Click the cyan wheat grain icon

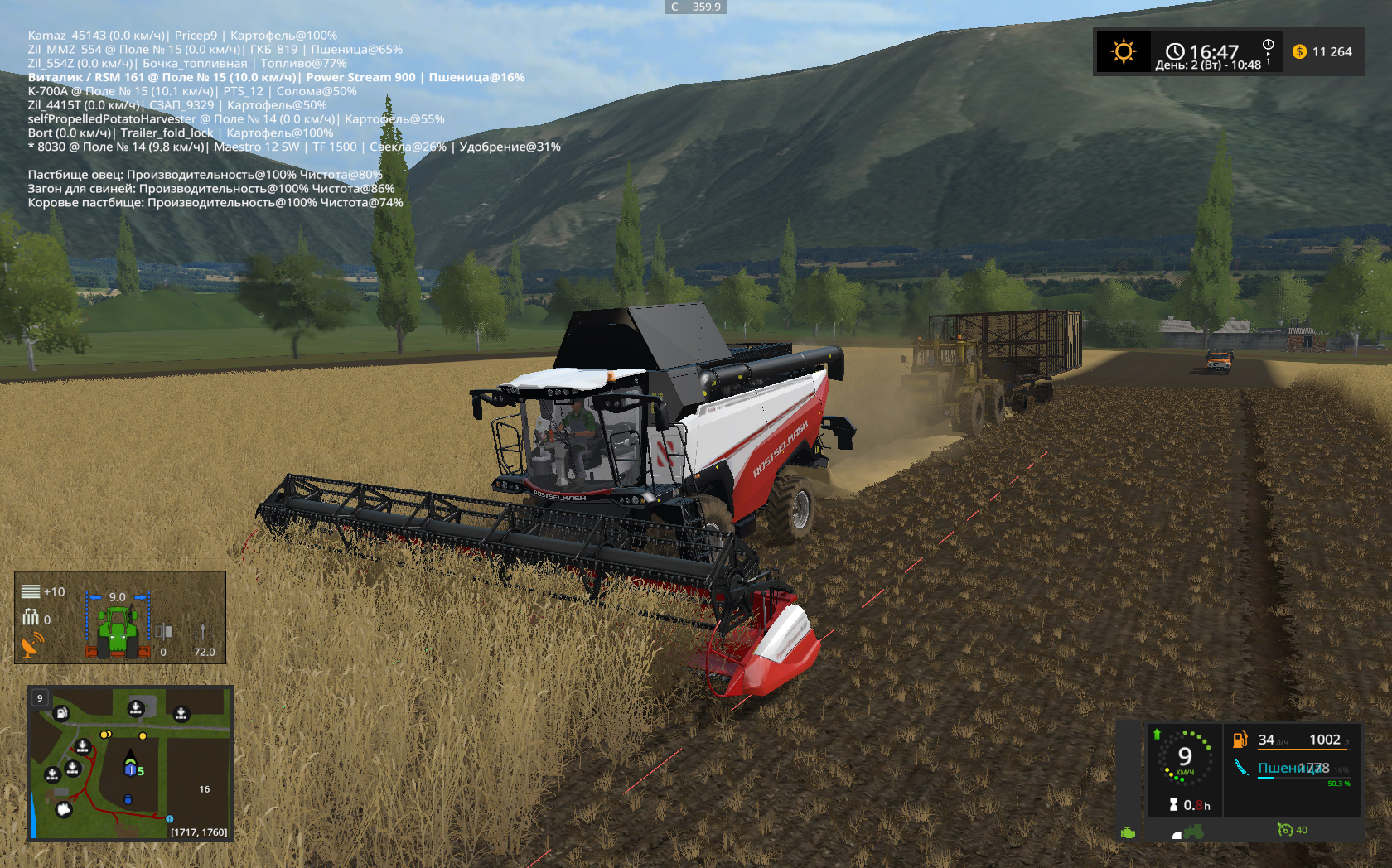(x=1241, y=768)
